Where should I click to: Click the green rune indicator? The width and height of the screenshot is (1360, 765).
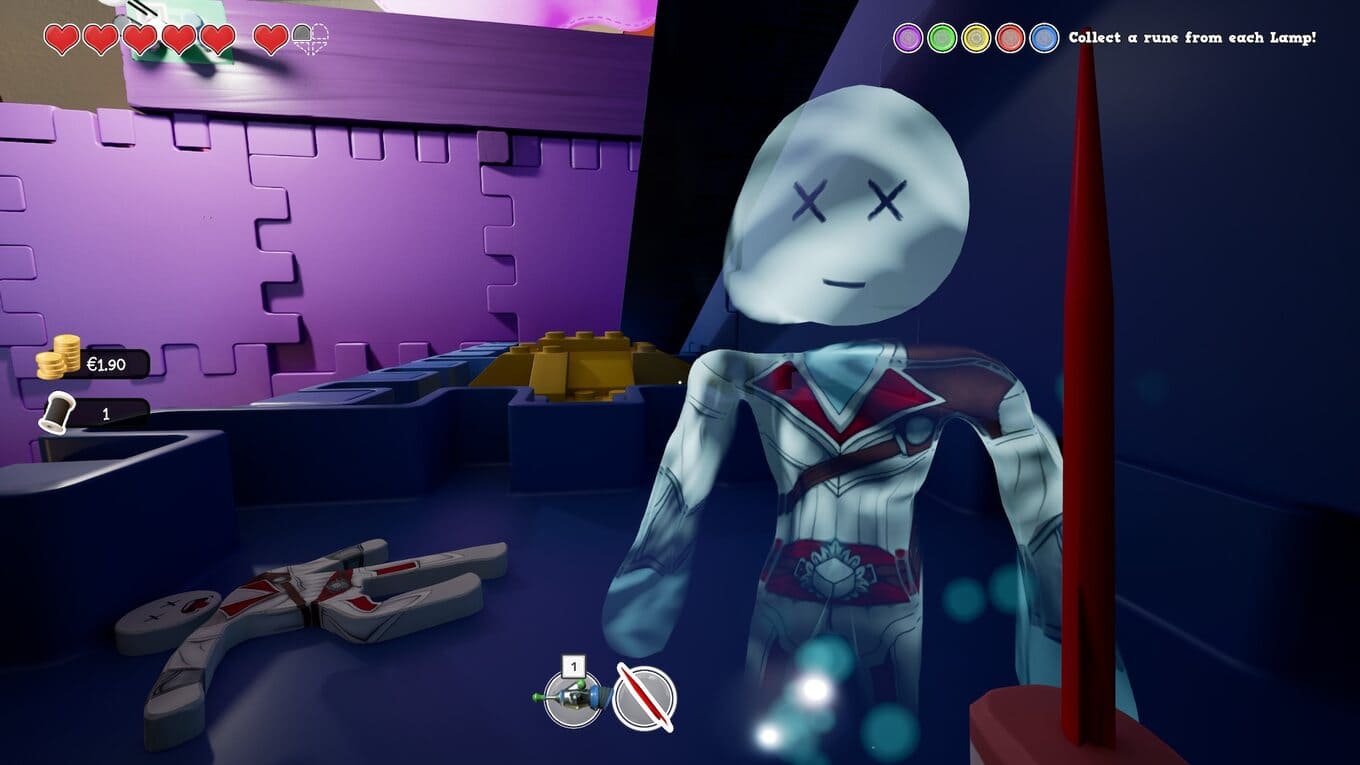[x=942, y=38]
